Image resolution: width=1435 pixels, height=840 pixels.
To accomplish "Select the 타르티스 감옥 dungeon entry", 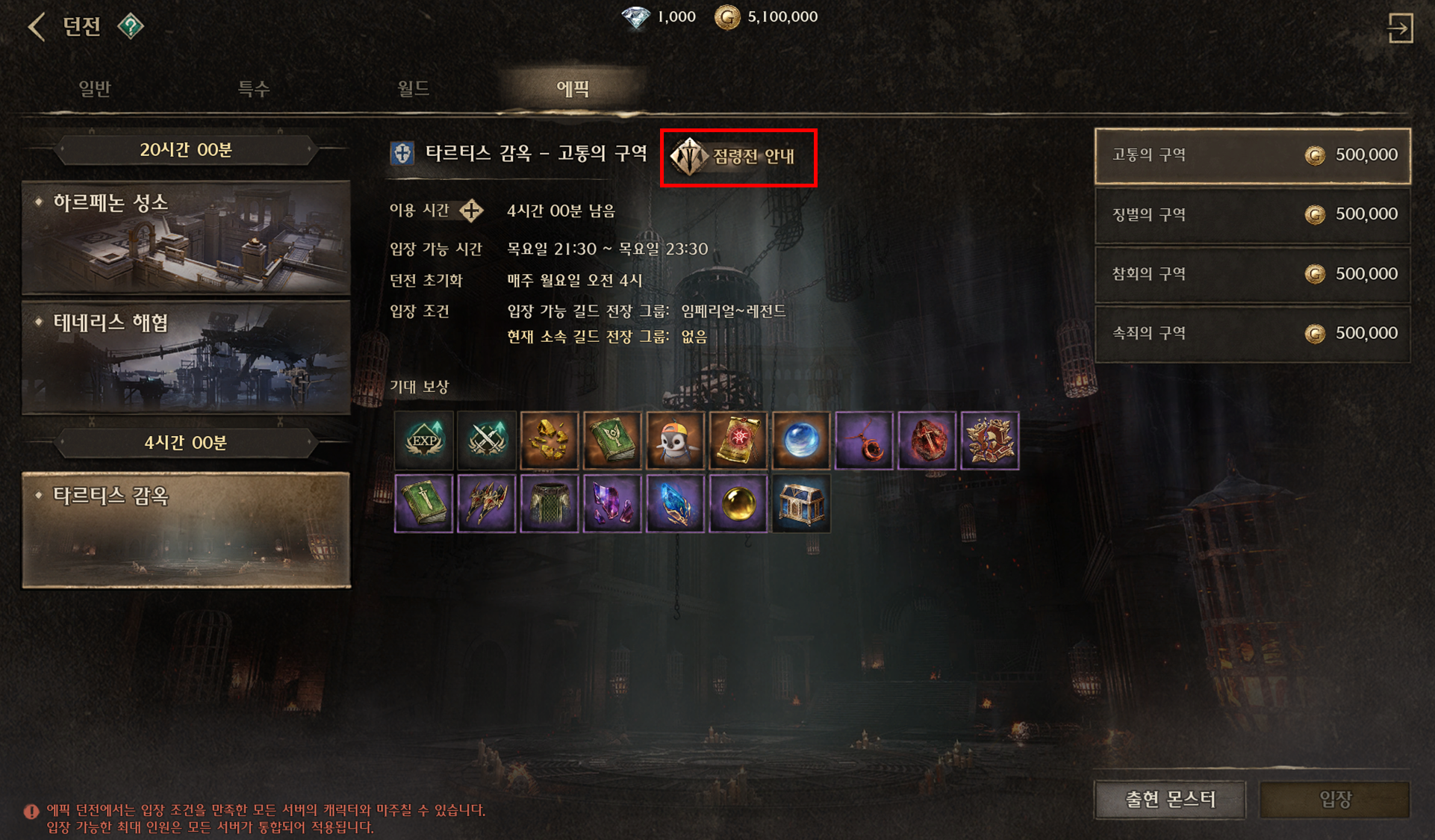I will (186, 529).
